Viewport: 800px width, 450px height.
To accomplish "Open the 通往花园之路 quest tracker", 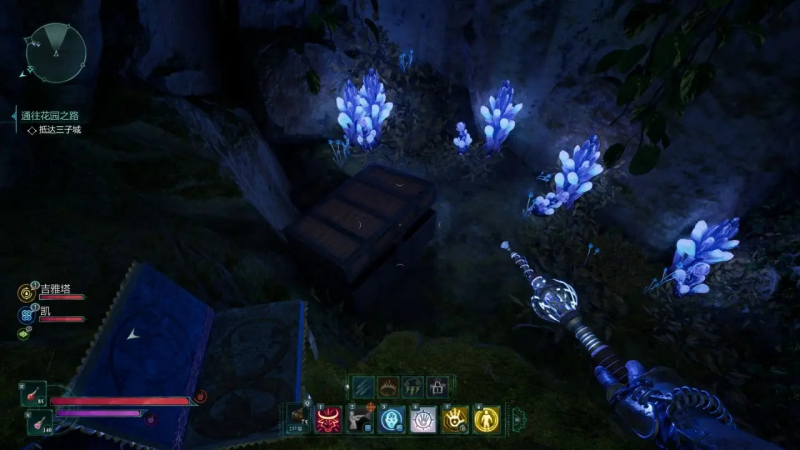I will tap(55, 116).
